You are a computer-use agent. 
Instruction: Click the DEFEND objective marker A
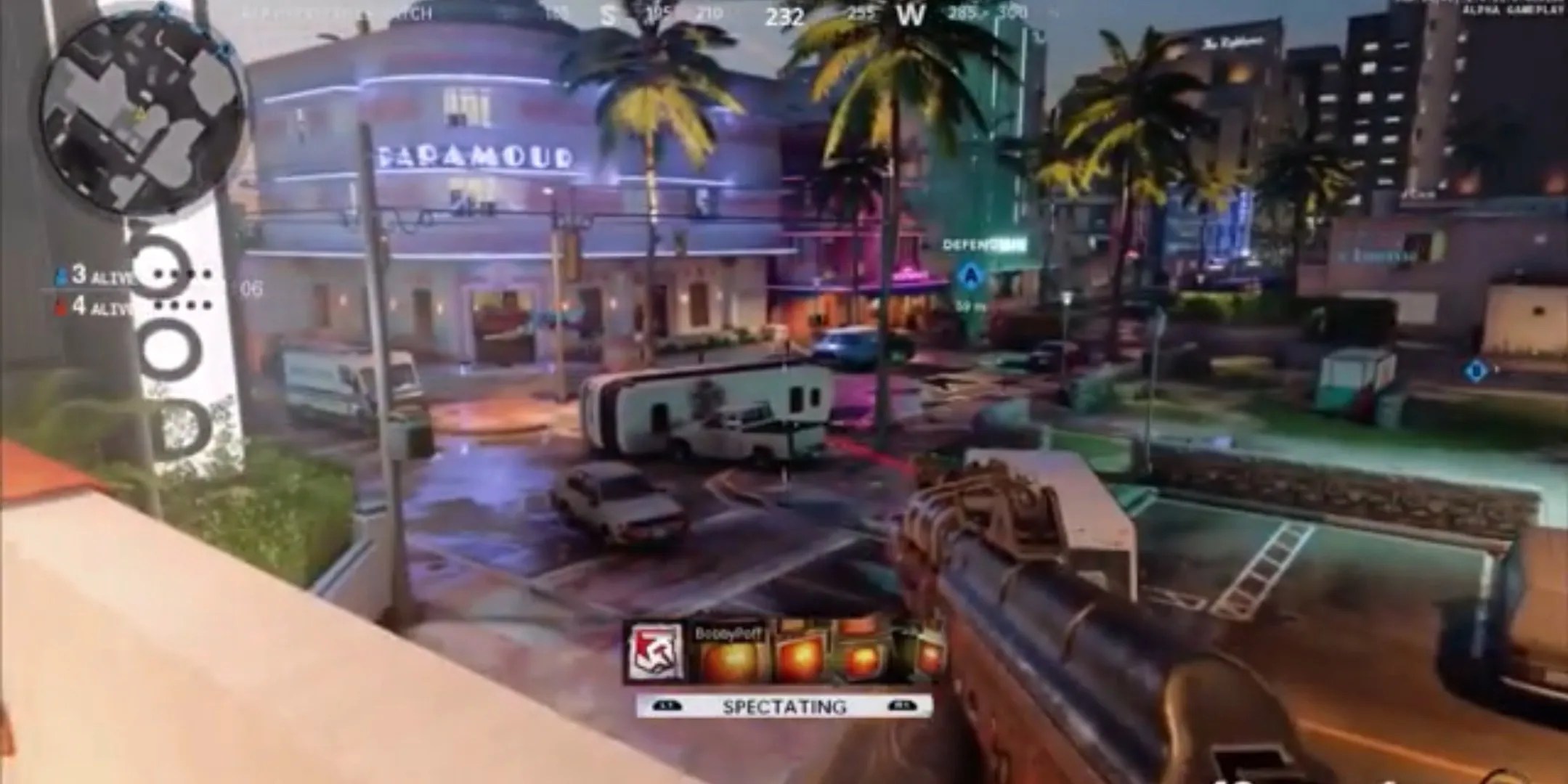[x=971, y=276]
